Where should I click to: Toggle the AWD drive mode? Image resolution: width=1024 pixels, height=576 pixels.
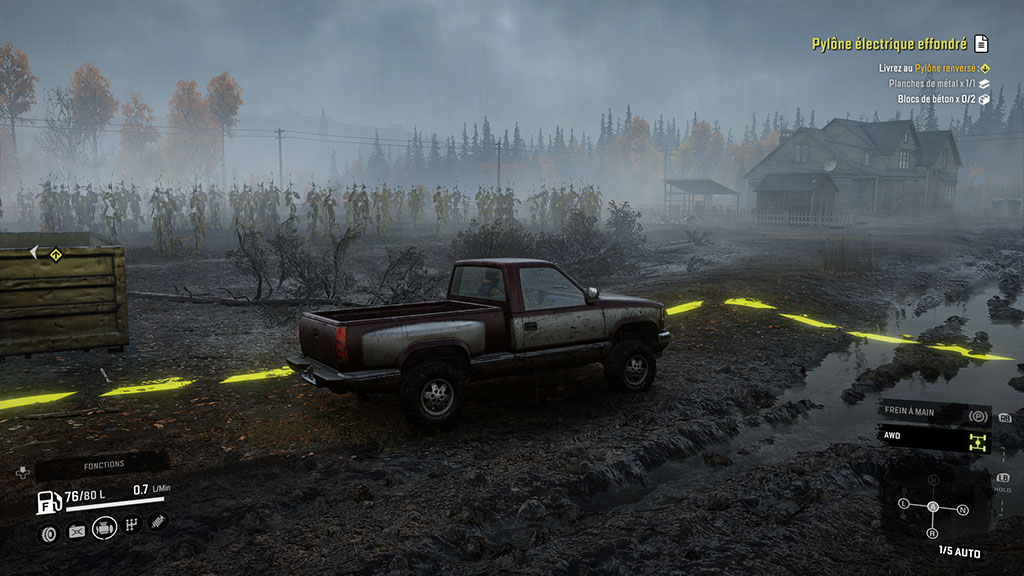click(934, 439)
